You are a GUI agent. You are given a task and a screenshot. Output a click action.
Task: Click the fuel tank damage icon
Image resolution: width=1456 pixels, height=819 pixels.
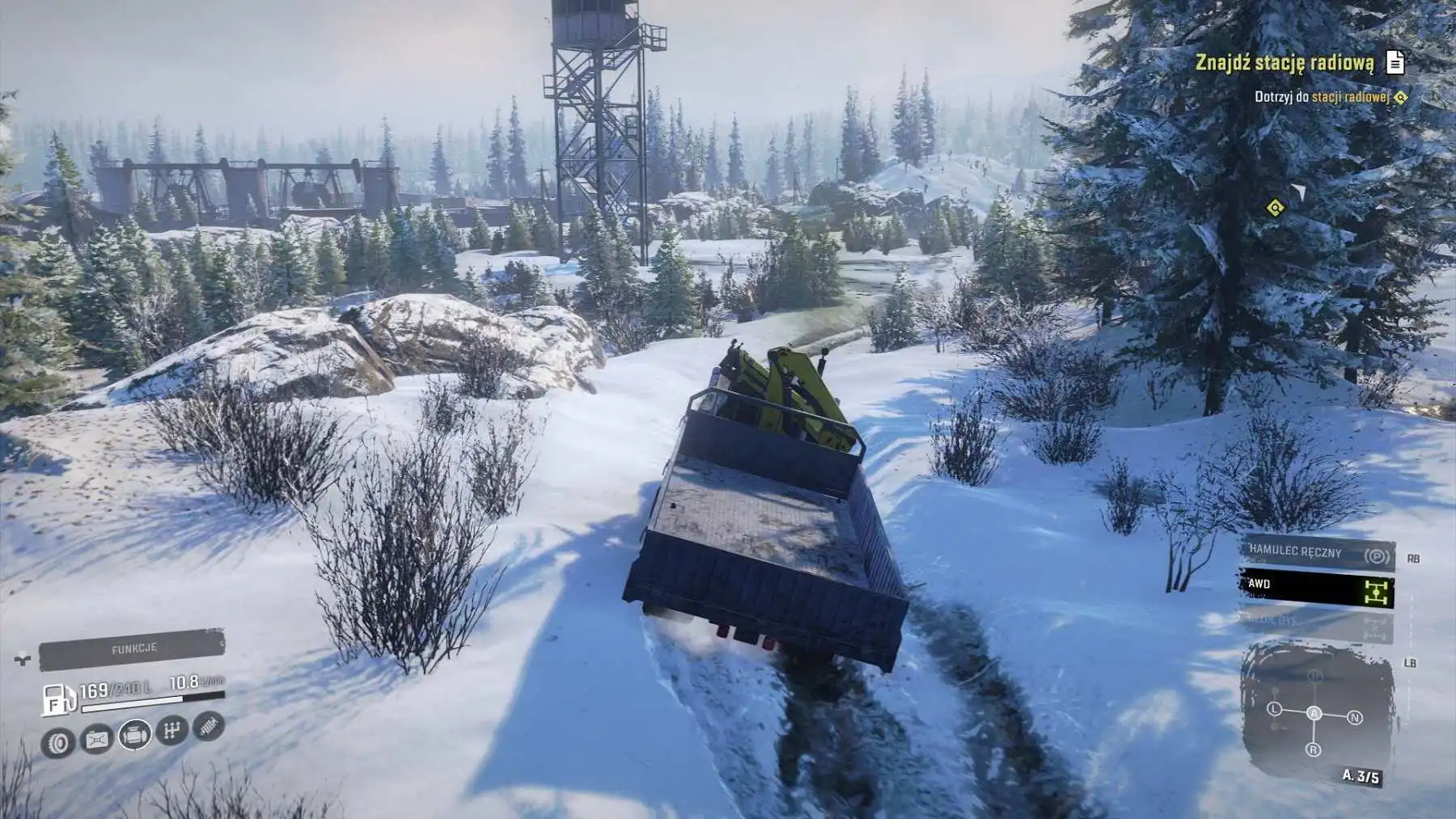tap(97, 739)
